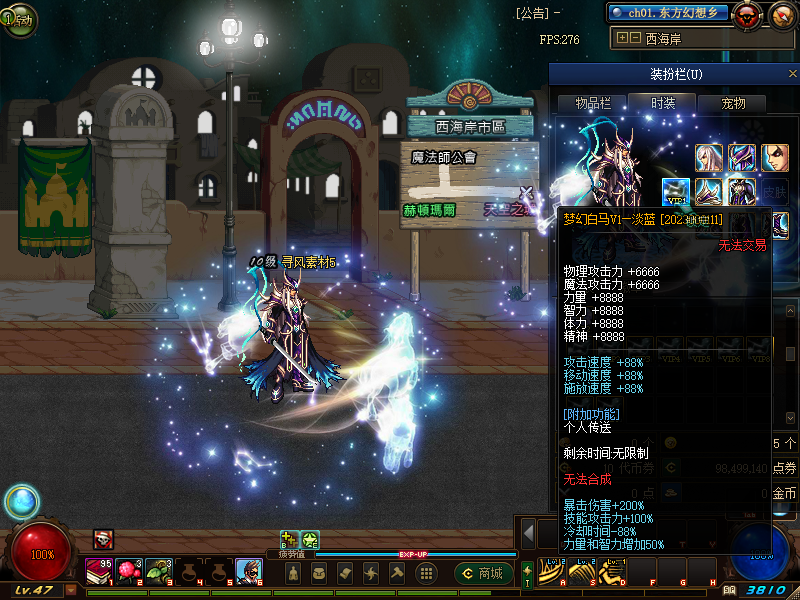
Task: Close the 装扮栏 avatar panel
Action: click(x=792, y=74)
